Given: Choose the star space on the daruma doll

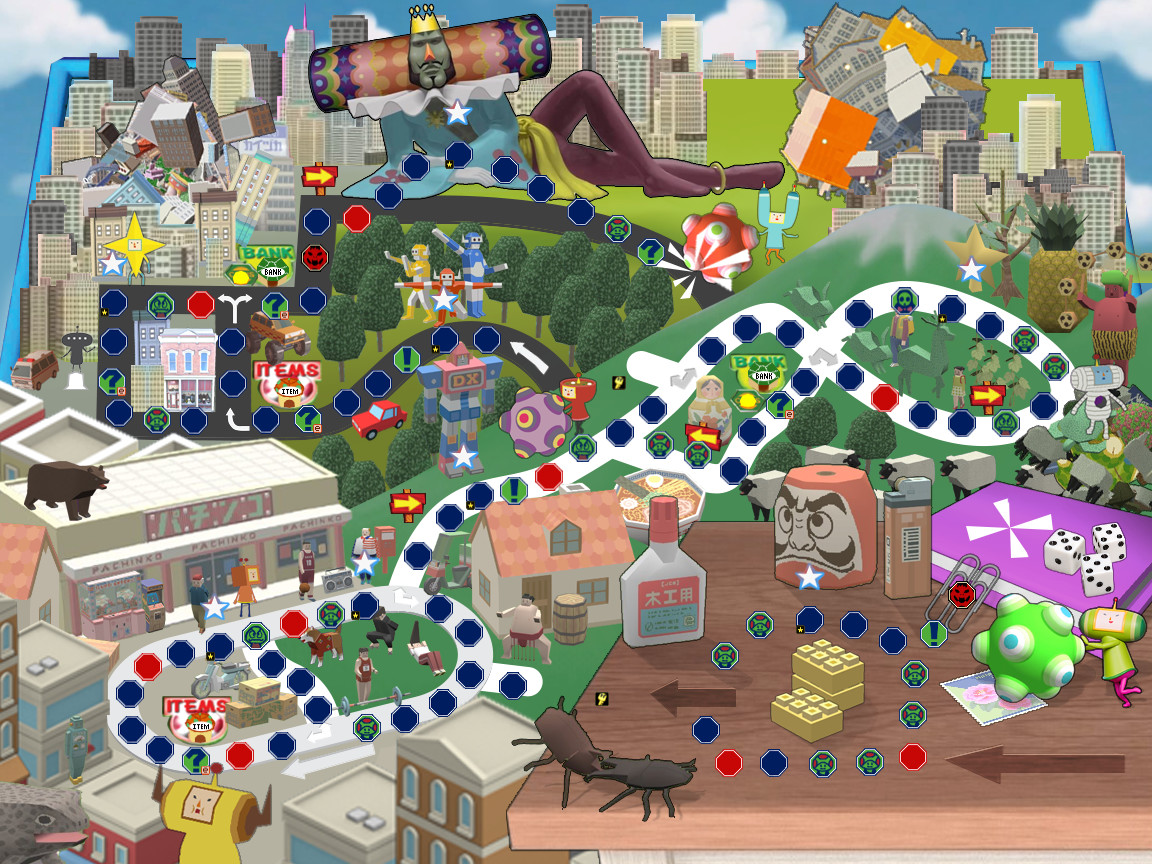Looking at the screenshot, I should click(x=809, y=577).
